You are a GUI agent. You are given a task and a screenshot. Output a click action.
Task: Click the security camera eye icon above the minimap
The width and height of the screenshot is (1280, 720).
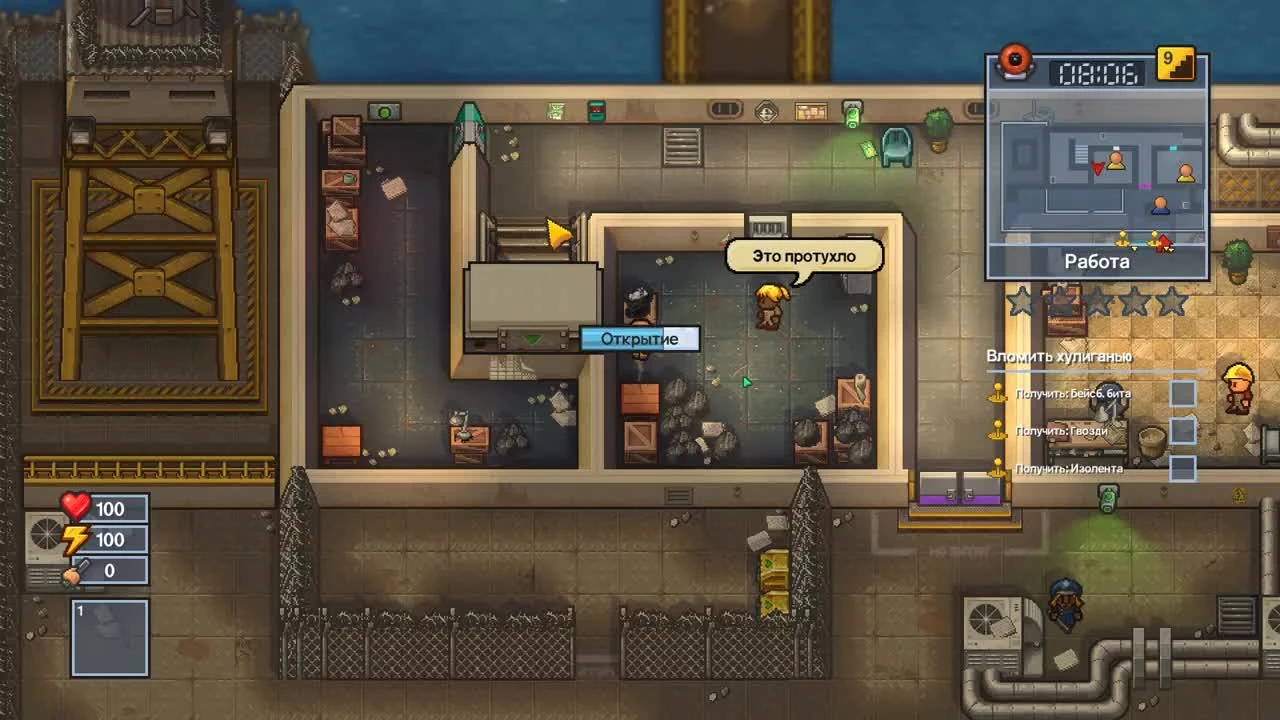pyautogui.click(x=1016, y=60)
